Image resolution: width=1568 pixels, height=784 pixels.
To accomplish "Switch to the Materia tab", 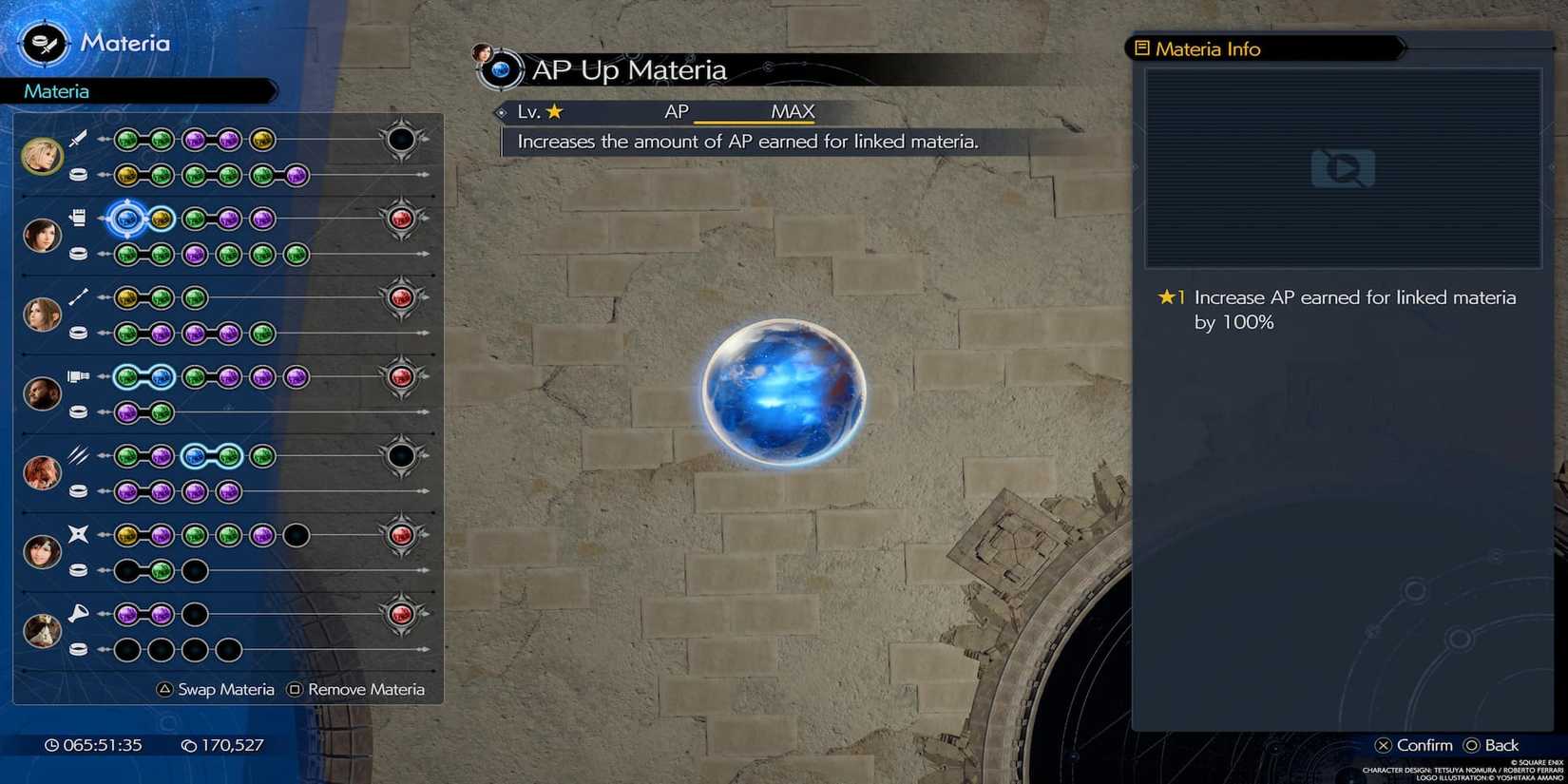I will click(x=55, y=91).
